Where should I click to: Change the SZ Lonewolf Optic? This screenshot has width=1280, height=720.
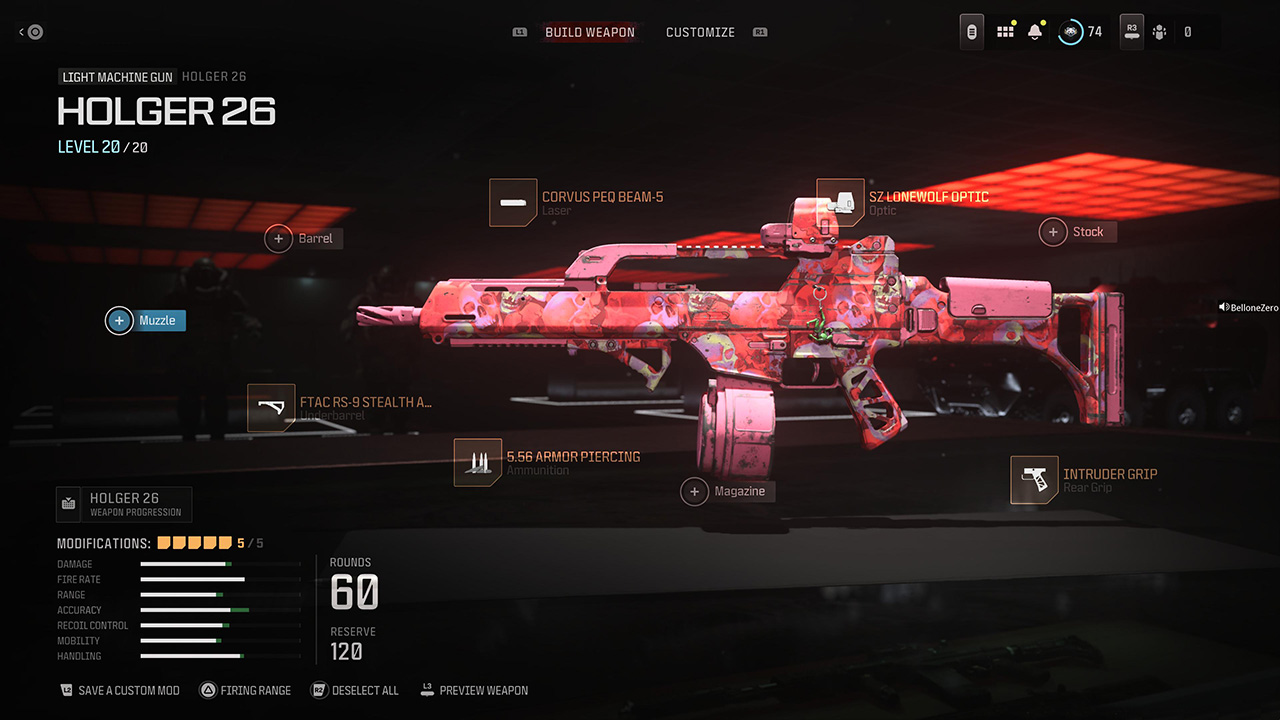click(903, 202)
